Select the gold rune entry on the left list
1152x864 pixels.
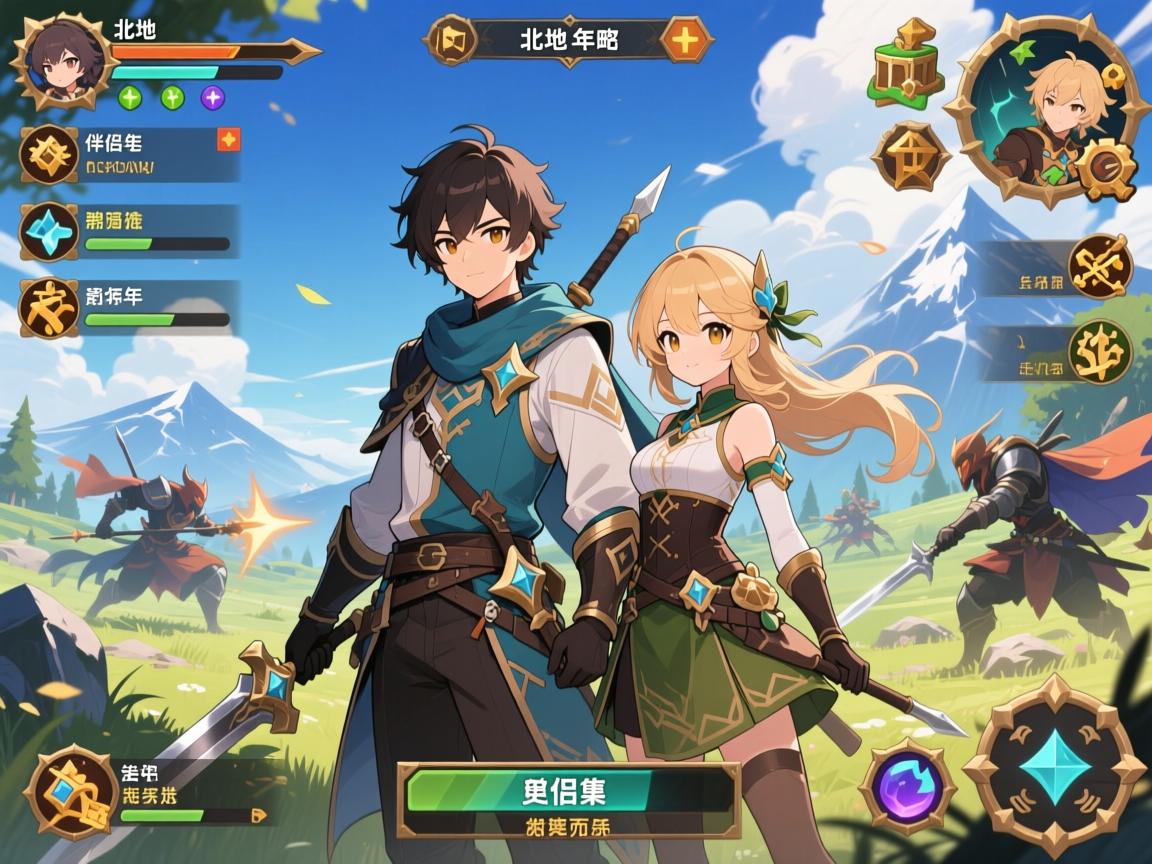(48, 306)
